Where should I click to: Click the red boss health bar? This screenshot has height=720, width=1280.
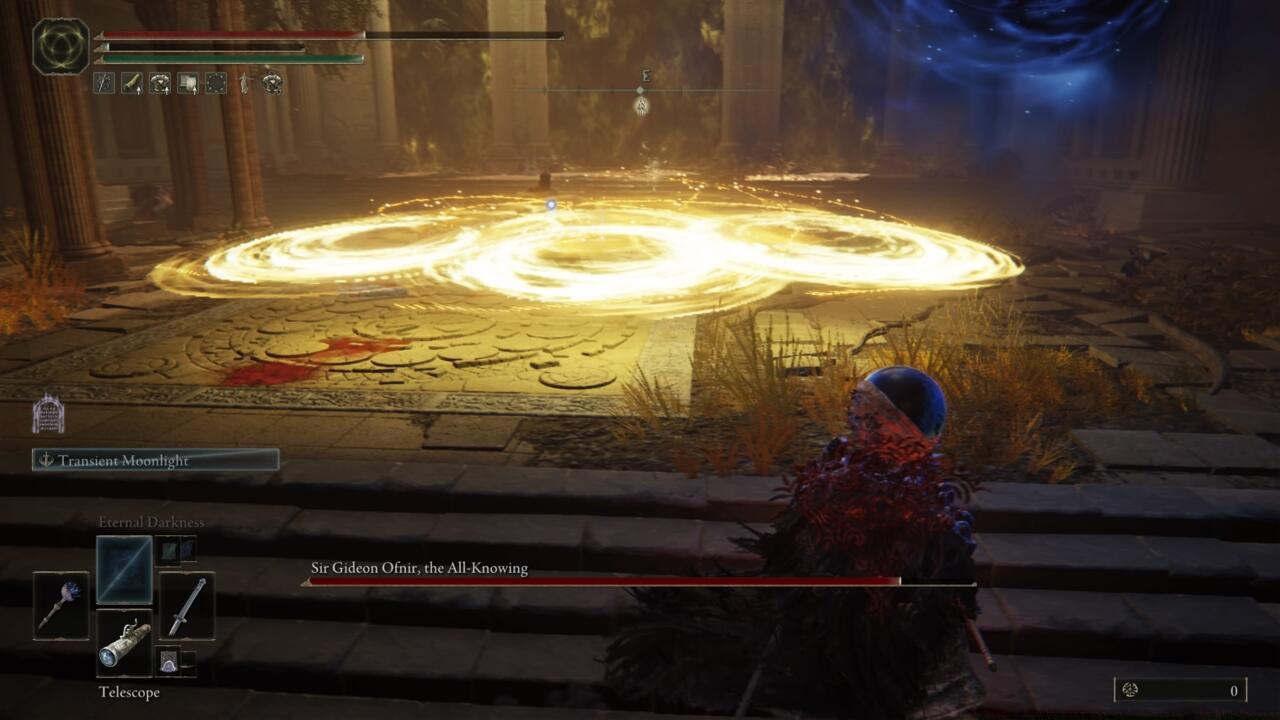point(600,580)
